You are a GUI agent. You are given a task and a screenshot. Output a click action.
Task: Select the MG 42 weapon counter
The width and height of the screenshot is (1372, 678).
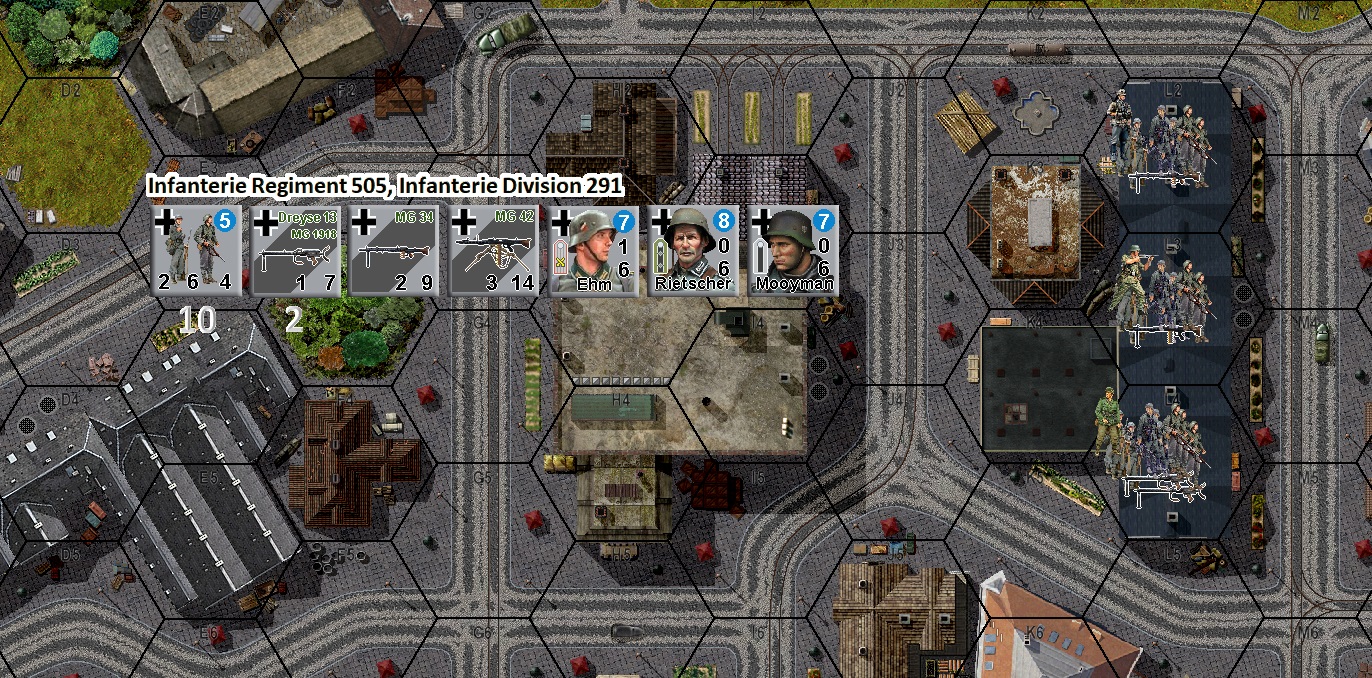pyautogui.click(x=494, y=251)
